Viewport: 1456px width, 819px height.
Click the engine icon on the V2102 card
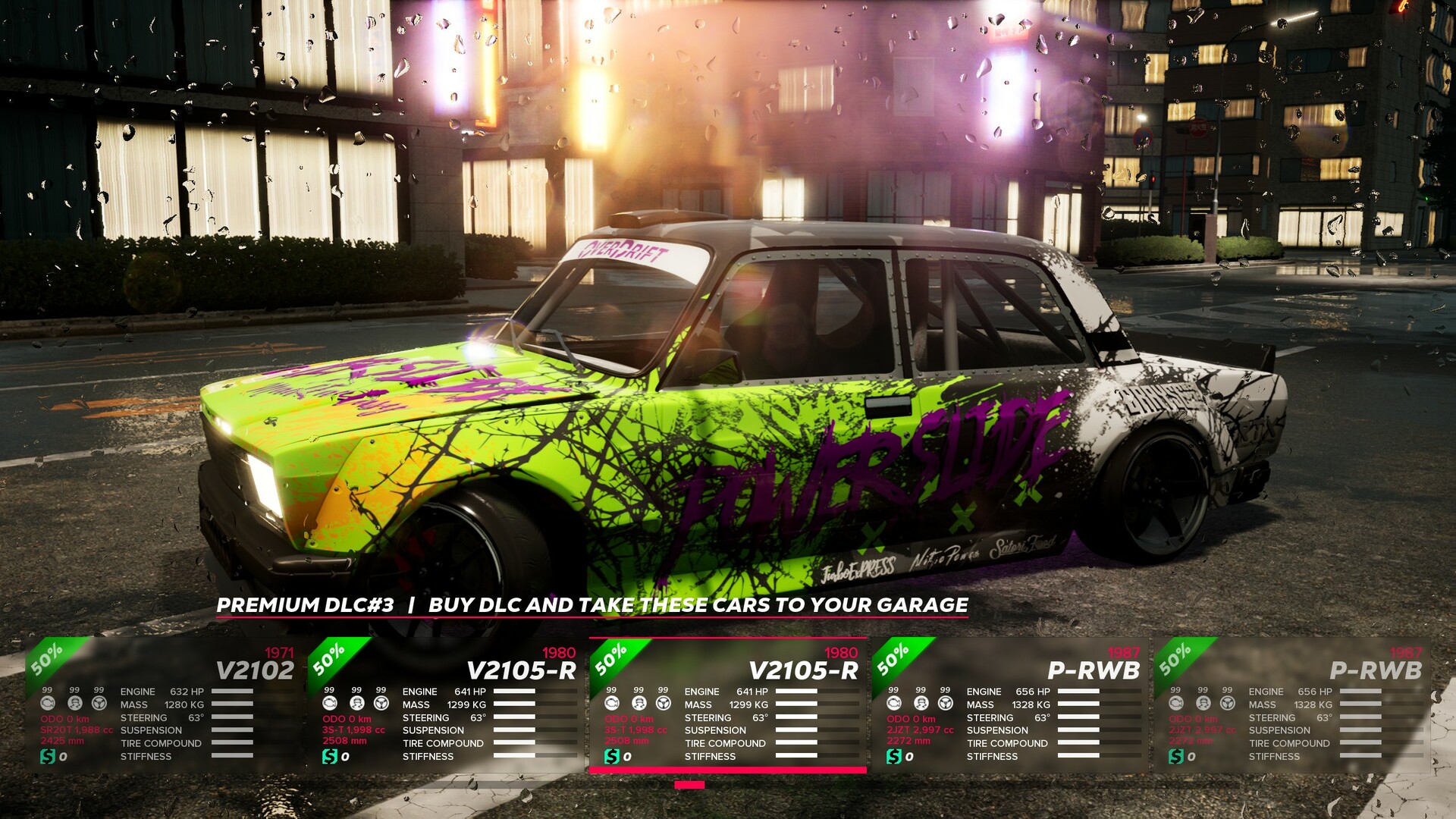47,704
